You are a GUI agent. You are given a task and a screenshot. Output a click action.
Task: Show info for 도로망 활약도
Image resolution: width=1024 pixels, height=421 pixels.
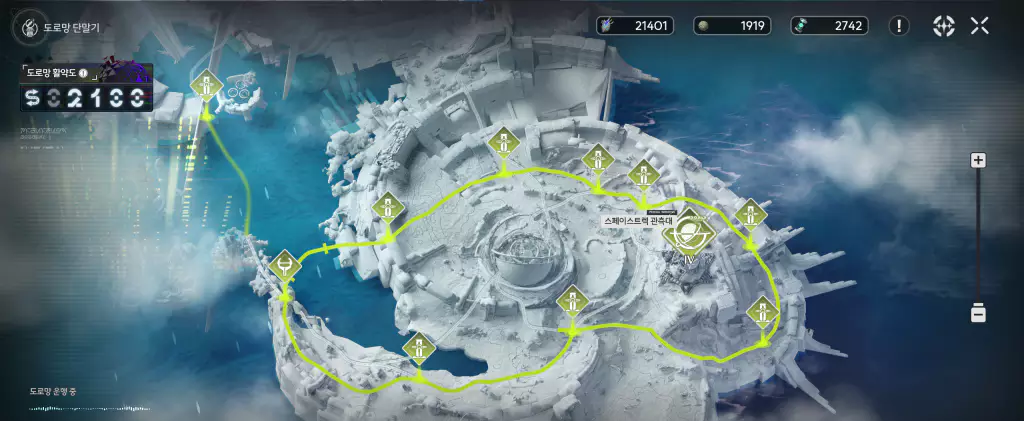pos(83,73)
